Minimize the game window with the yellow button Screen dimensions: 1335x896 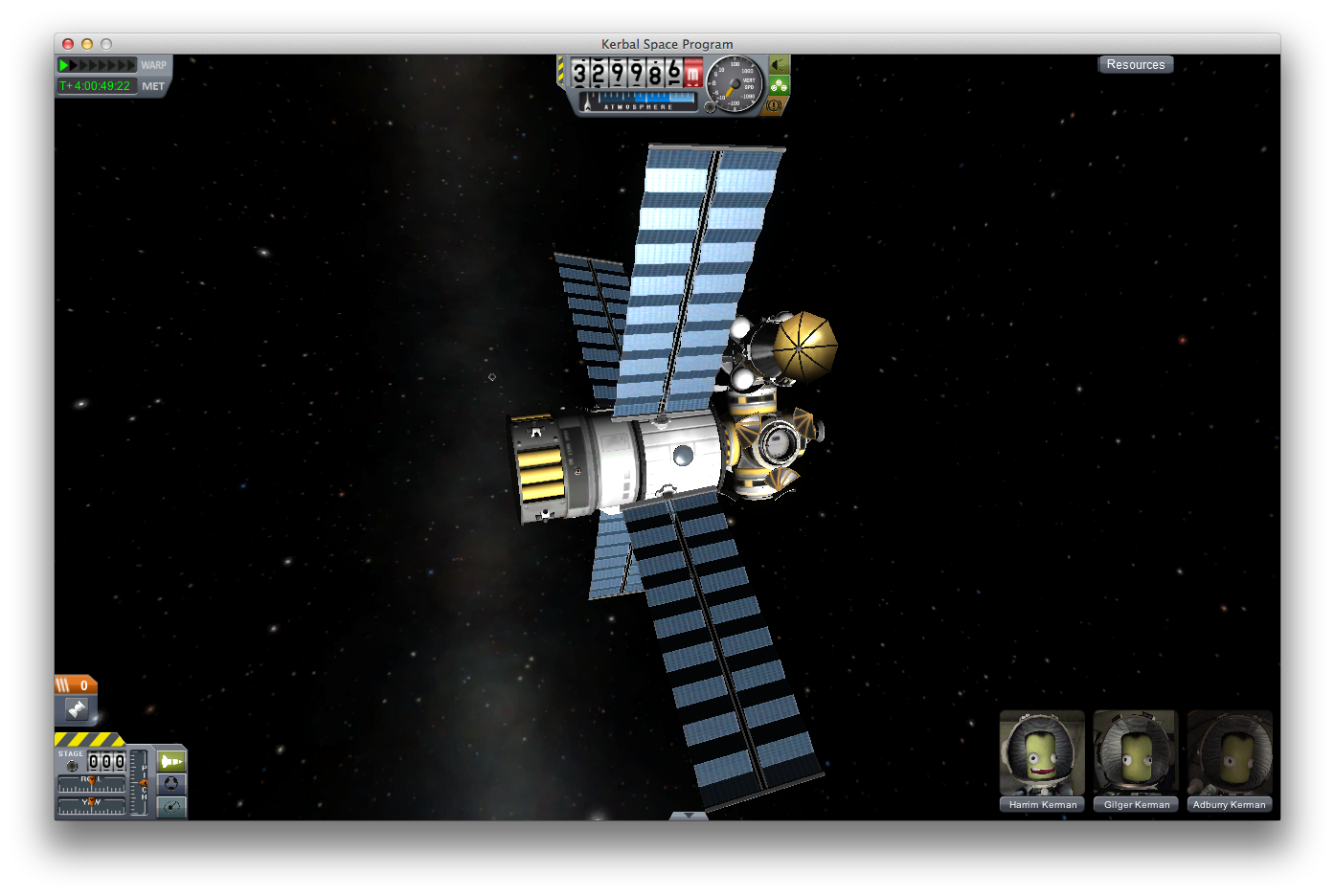87,44
